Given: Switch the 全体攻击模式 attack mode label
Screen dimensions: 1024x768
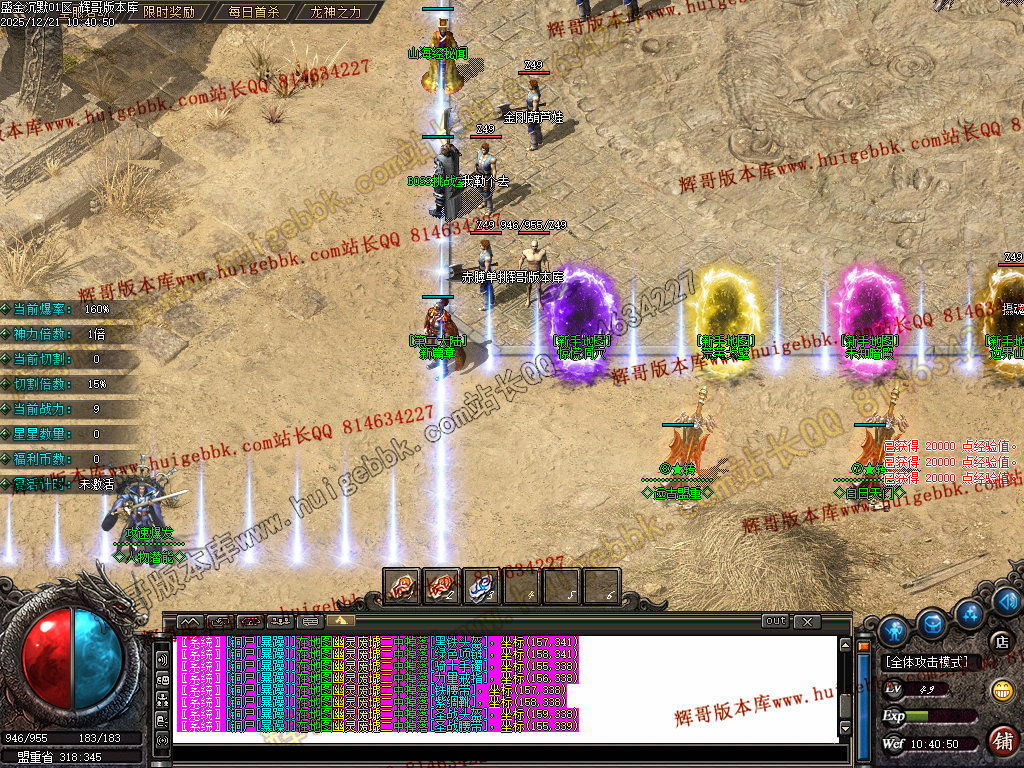Looking at the screenshot, I should point(926,662).
